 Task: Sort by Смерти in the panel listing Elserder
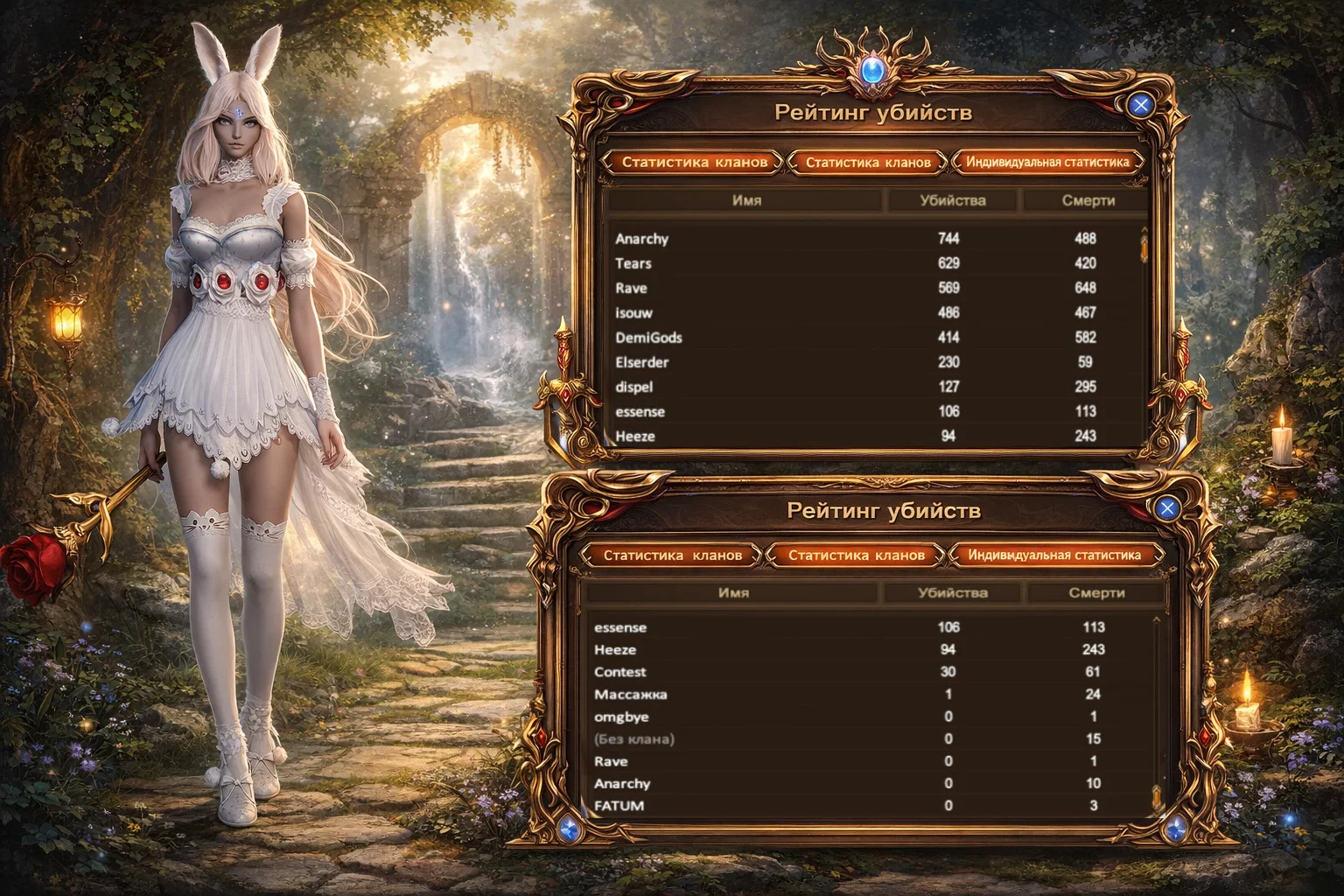tap(1088, 200)
